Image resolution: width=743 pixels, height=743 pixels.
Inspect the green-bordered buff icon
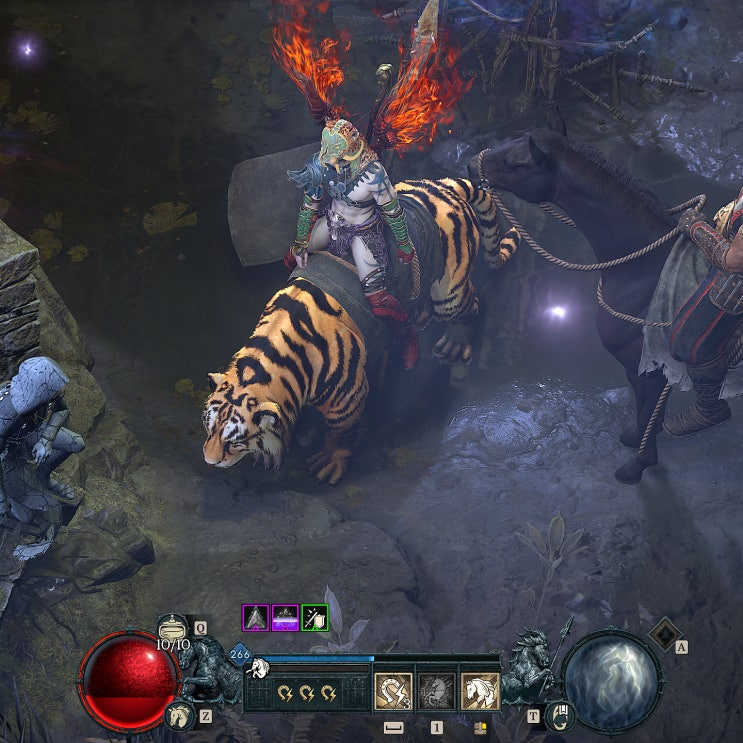[315, 618]
